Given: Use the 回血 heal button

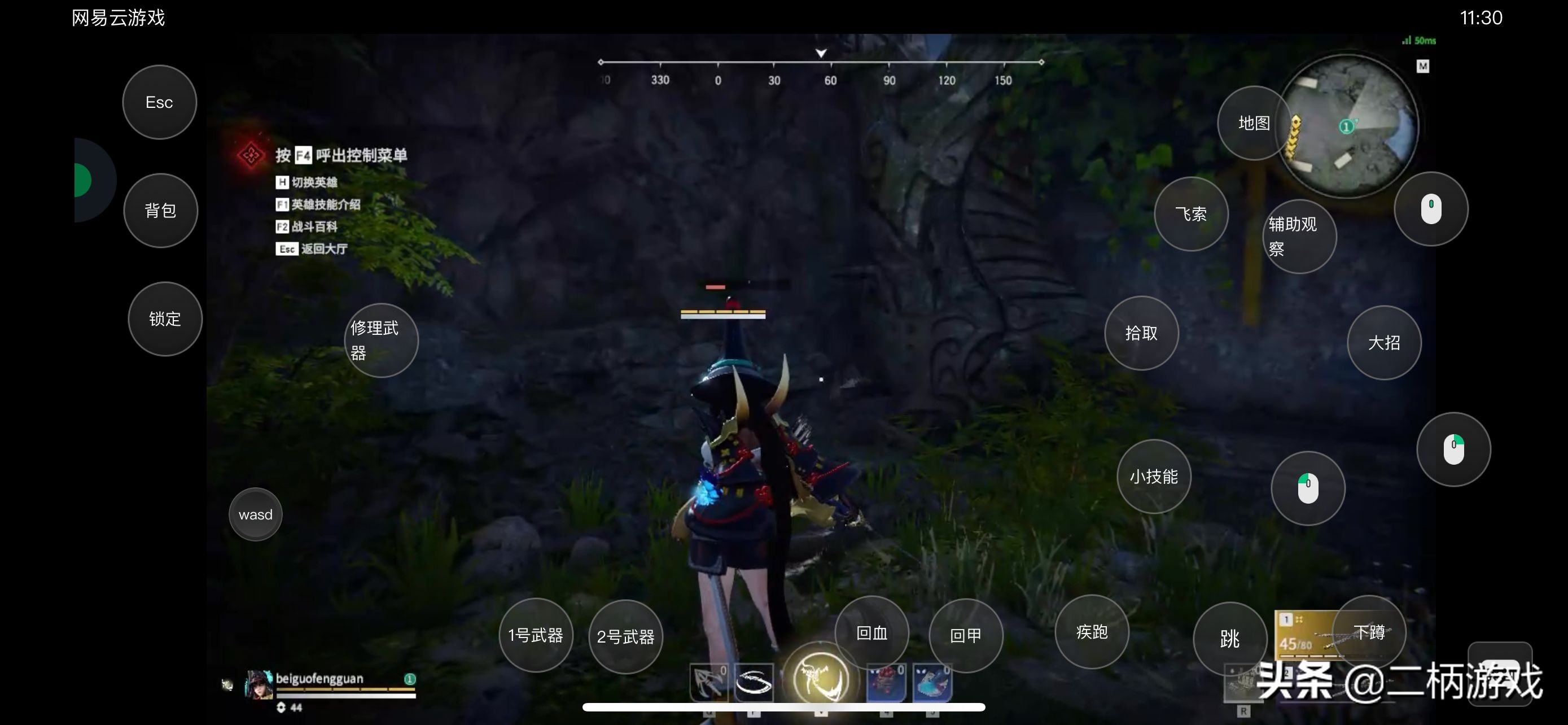Looking at the screenshot, I should (x=871, y=633).
